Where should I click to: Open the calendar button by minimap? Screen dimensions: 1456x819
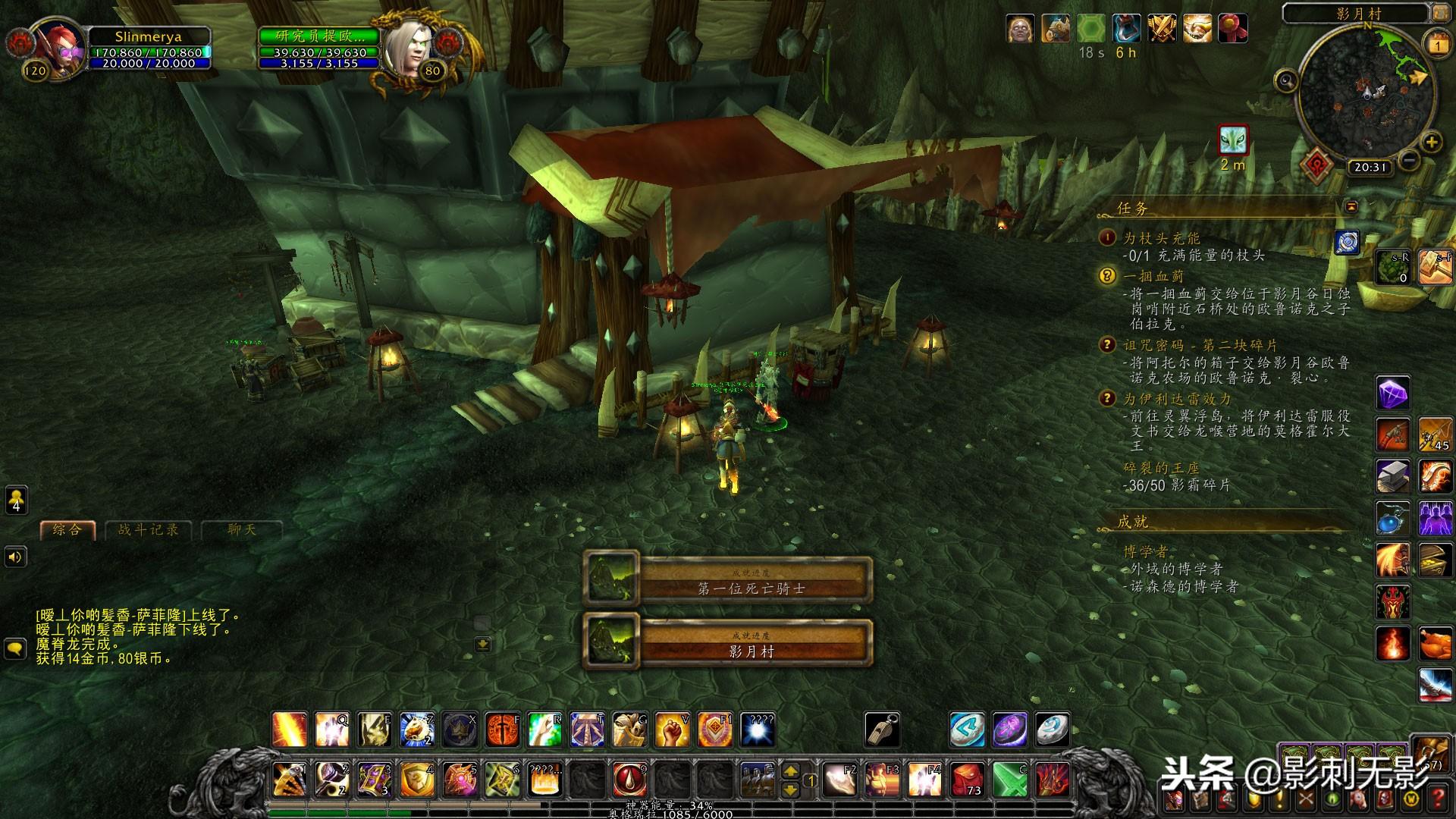click(x=1437, y=44)
